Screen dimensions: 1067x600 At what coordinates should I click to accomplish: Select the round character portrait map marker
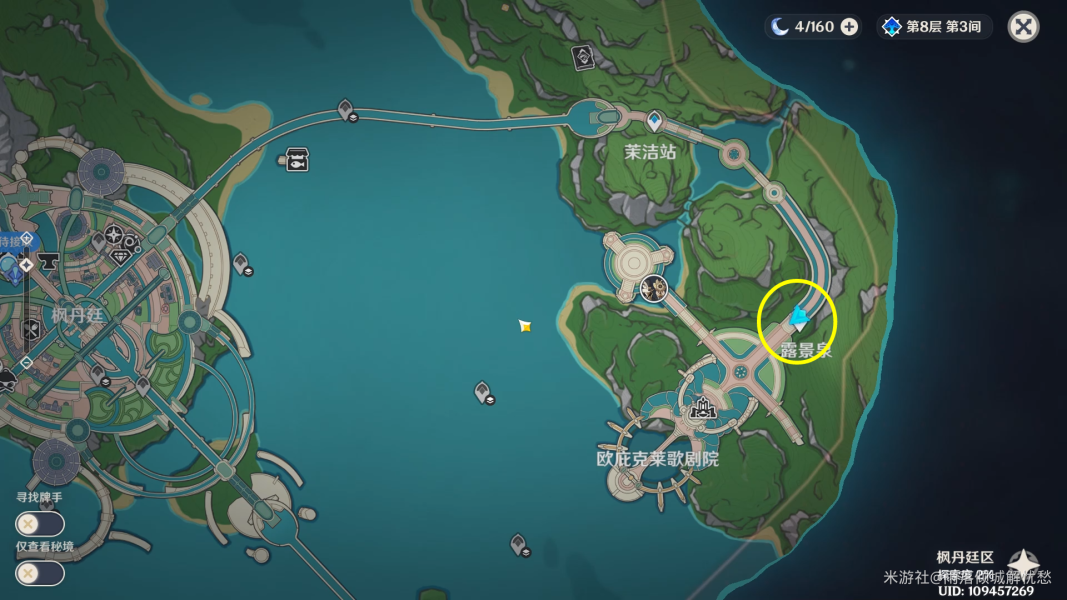pos(654,289)
